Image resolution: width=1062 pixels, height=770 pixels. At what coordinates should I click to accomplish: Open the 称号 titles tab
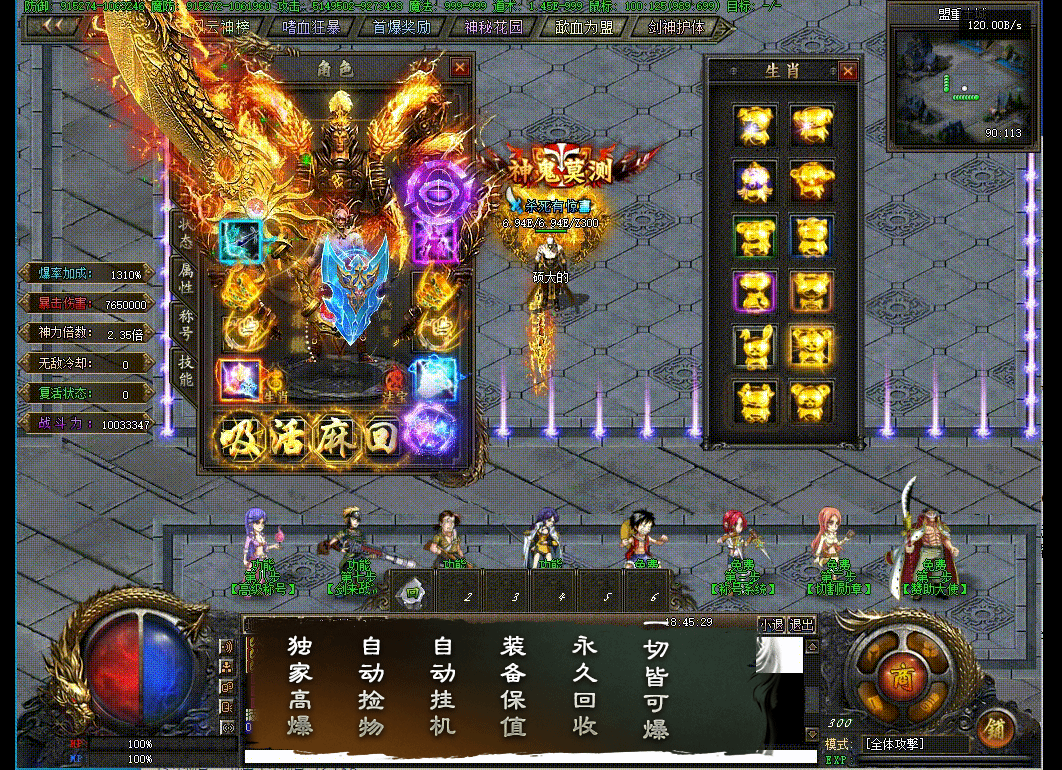pyautogui.click(x=186, y=323)
